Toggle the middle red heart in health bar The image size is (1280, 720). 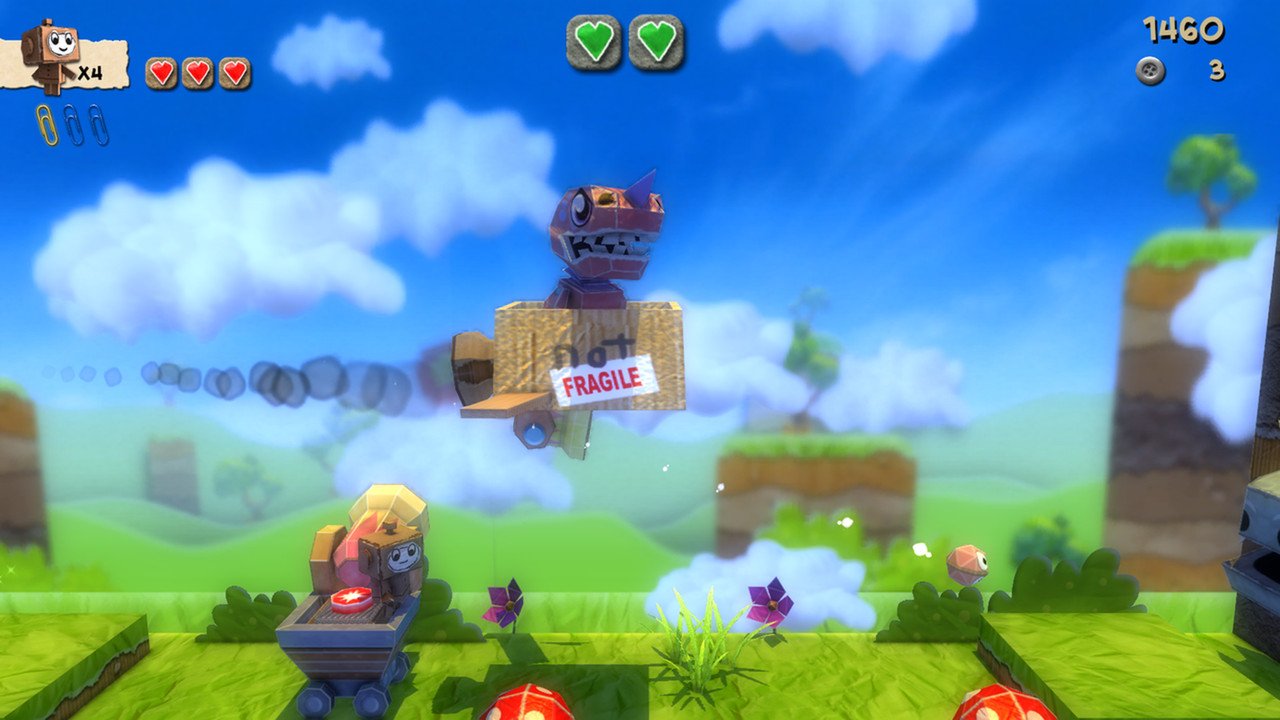coord(197,72)
